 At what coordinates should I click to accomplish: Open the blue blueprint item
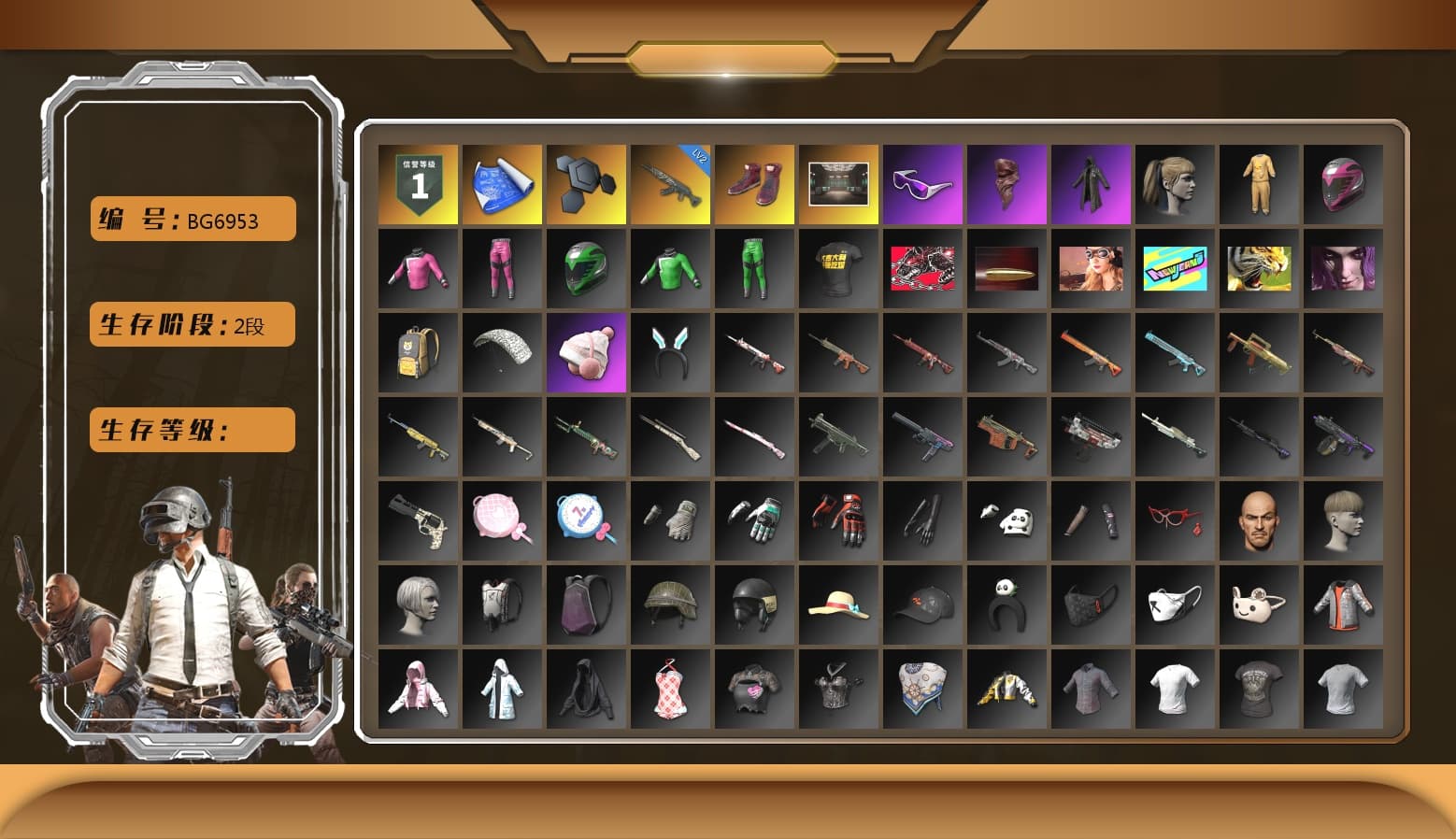click(502, 183)
